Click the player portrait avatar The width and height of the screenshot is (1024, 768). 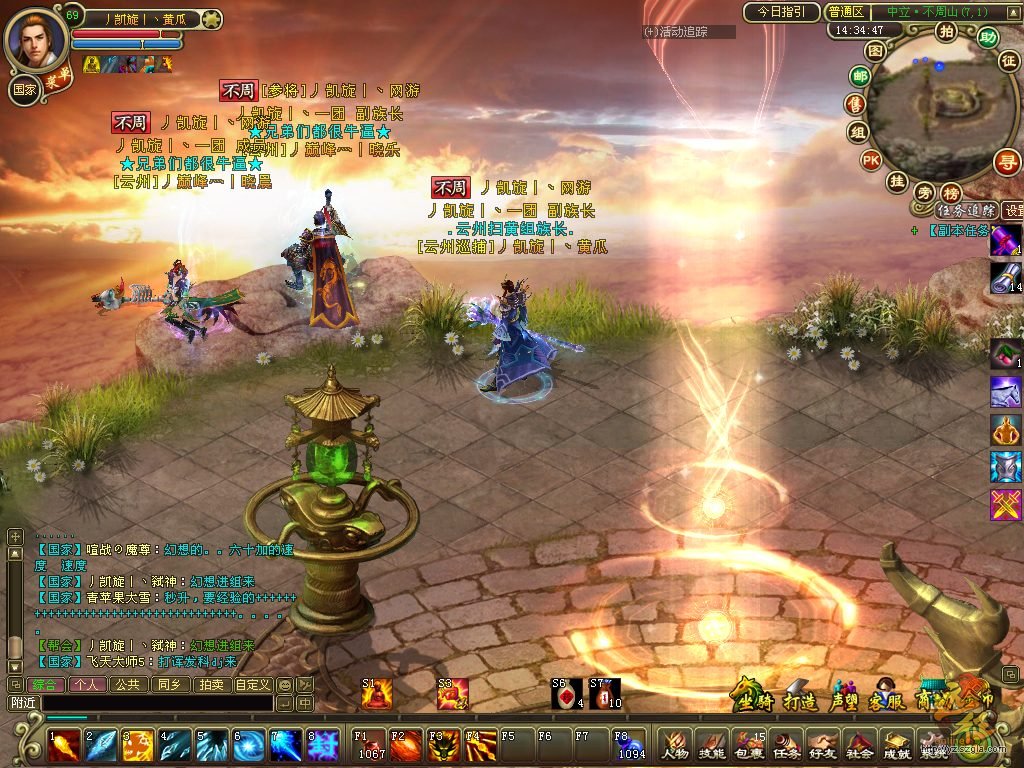pos(37,39)
